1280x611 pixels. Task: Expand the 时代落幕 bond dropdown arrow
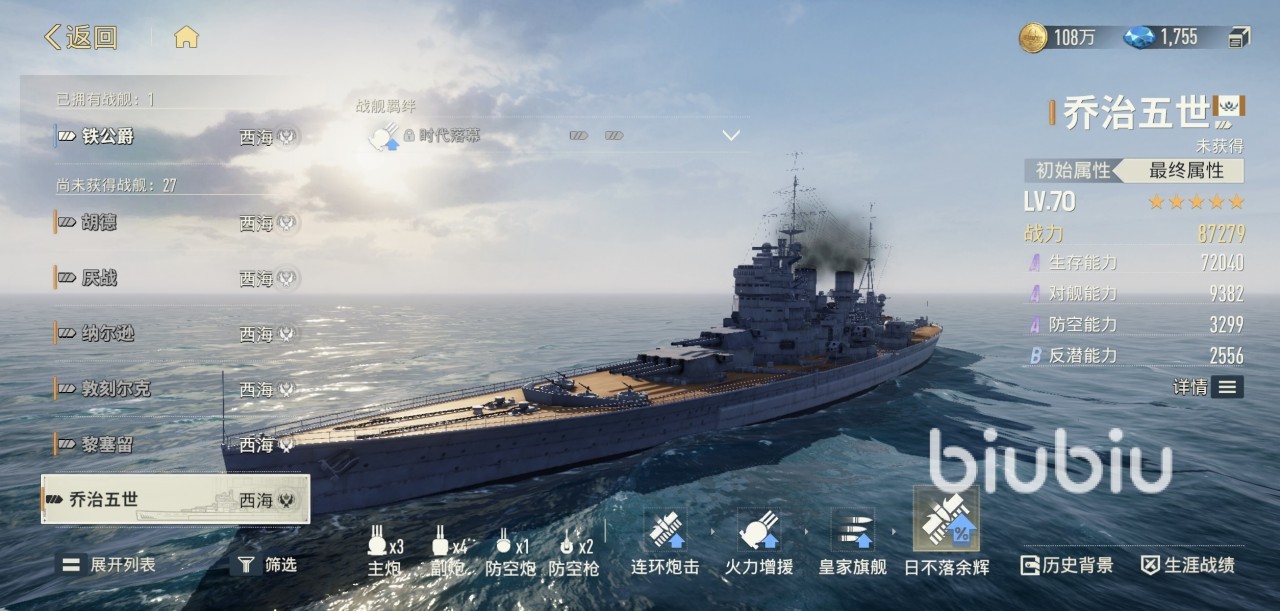(x=731, y=136)
